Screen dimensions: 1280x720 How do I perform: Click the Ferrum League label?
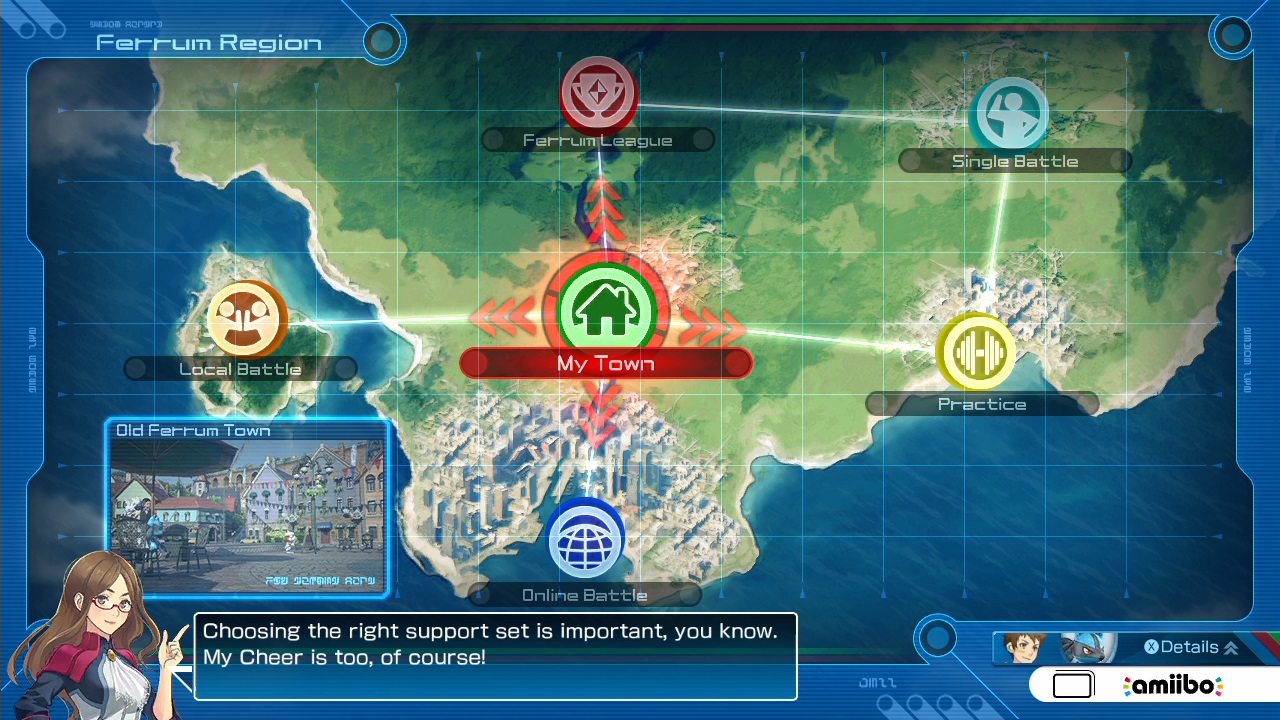598,141
